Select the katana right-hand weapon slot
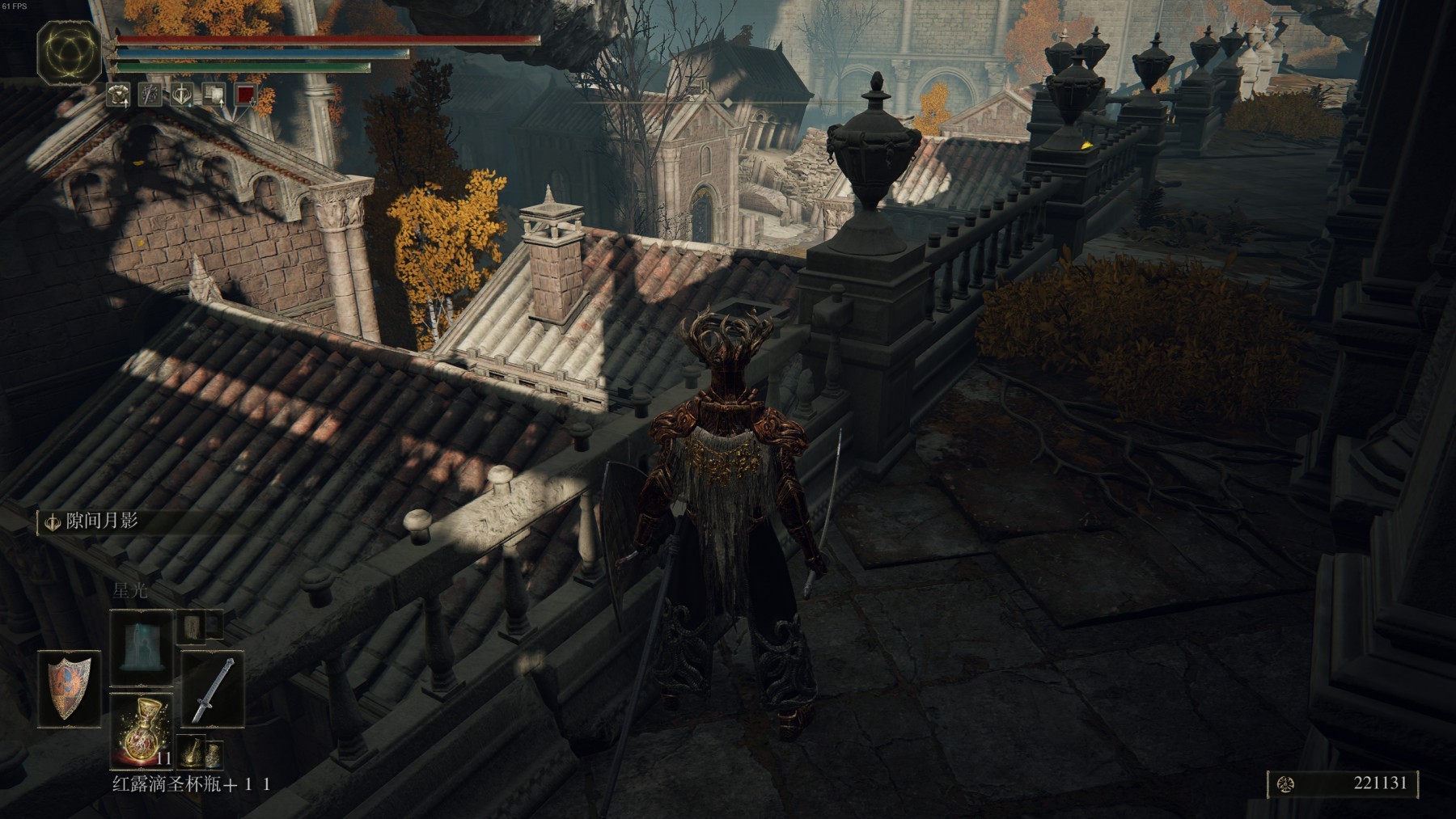Viewport: 1456px width, 819px height. click(212, 690)
